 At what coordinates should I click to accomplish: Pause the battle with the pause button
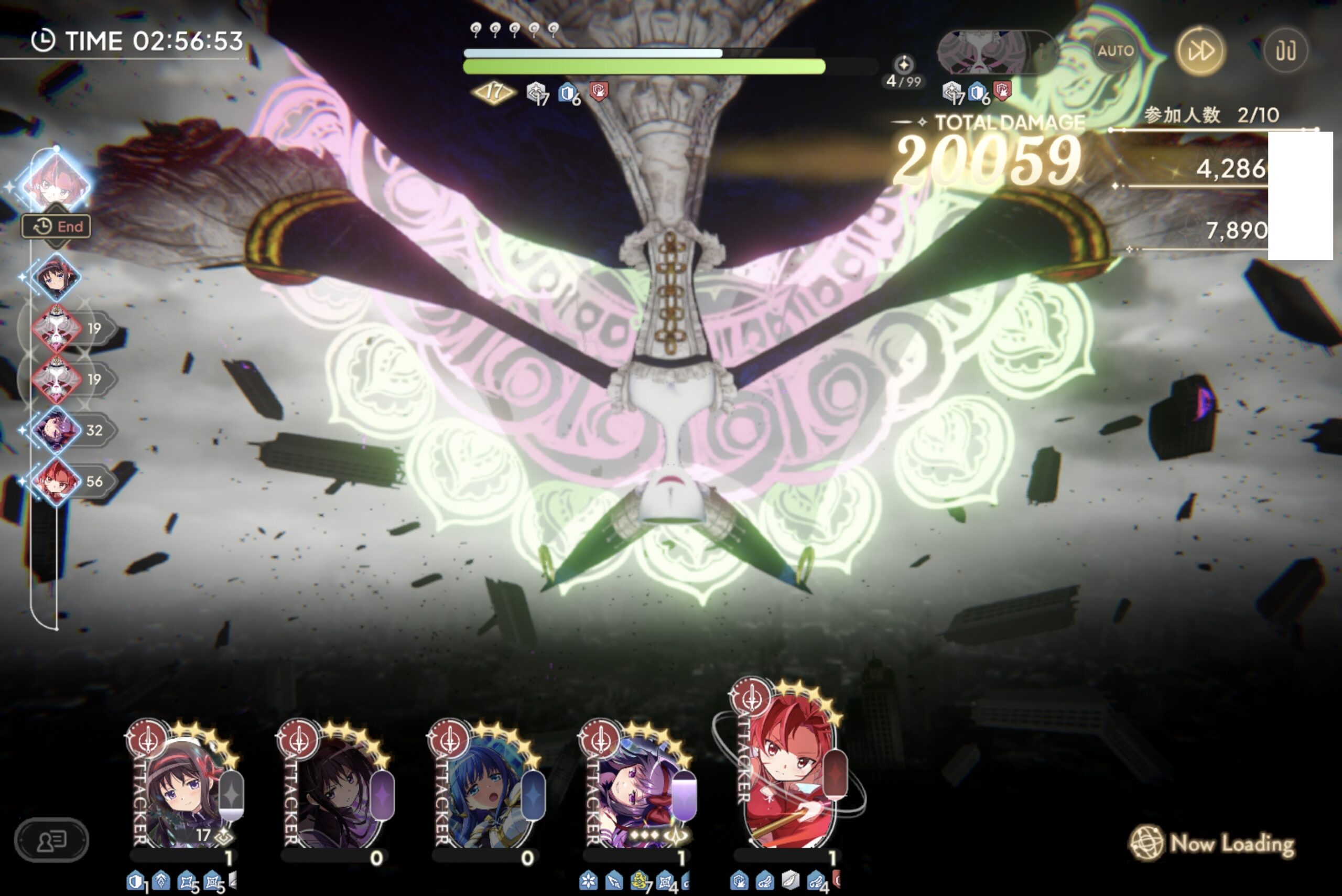[1285, 51]
